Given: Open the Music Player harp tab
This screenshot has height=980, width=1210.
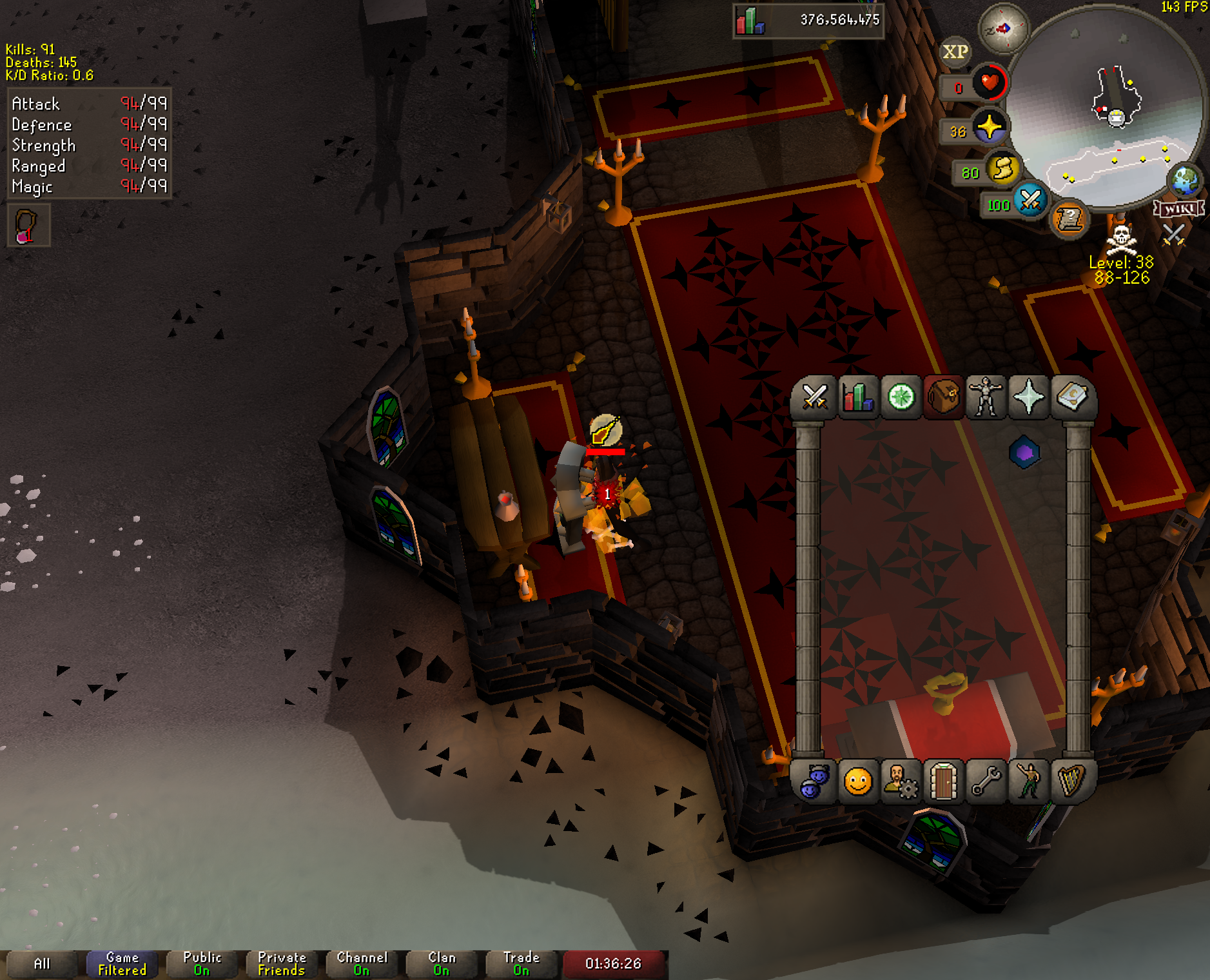Looking at the screenshot, I should 1071,782.
